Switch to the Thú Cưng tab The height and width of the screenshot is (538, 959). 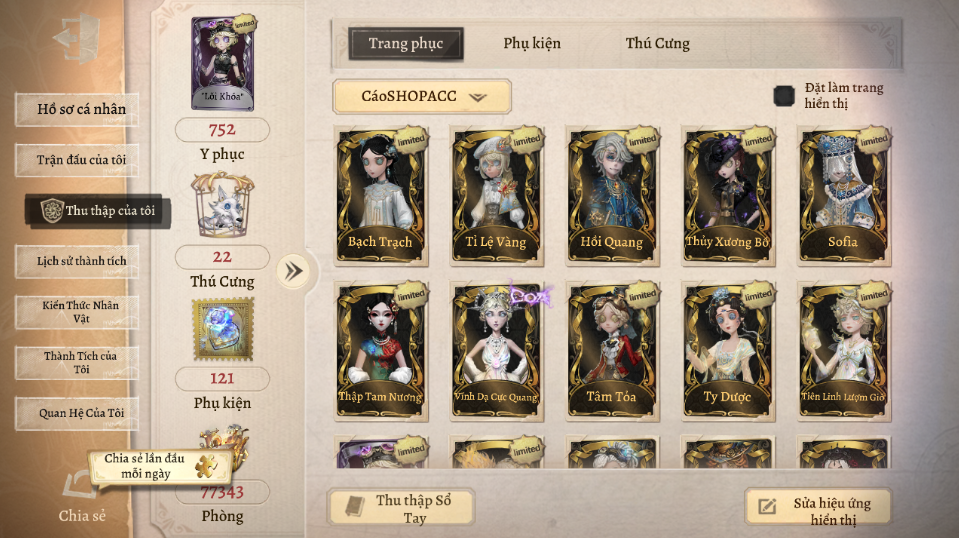pyautogui.click(x=657, y=43)
